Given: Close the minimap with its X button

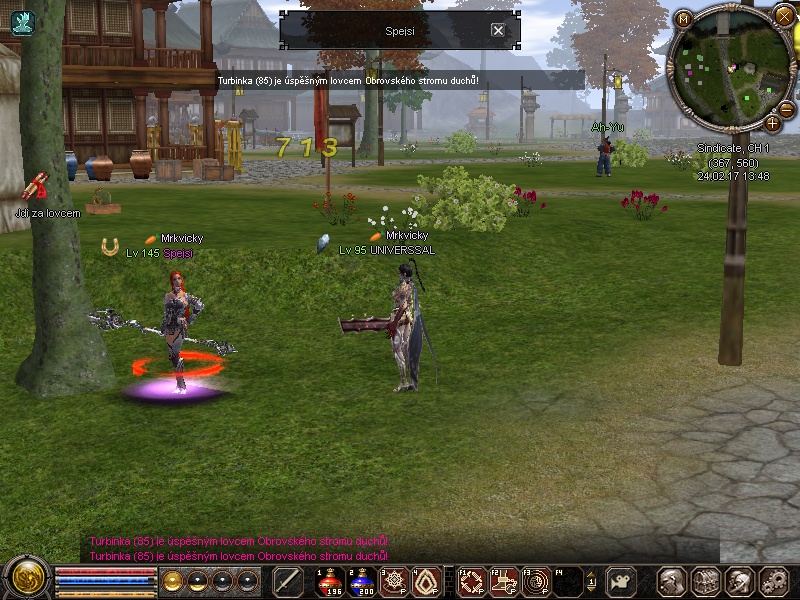Looking at the screenshot, I should 784,16.
